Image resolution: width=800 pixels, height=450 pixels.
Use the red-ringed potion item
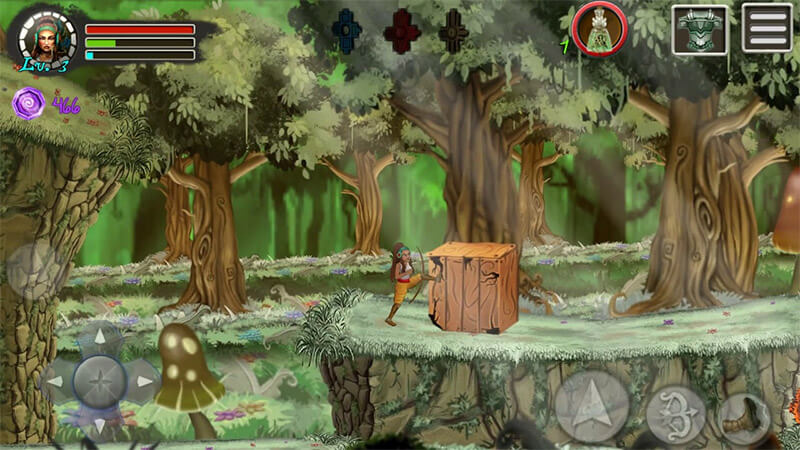point(598,28)
